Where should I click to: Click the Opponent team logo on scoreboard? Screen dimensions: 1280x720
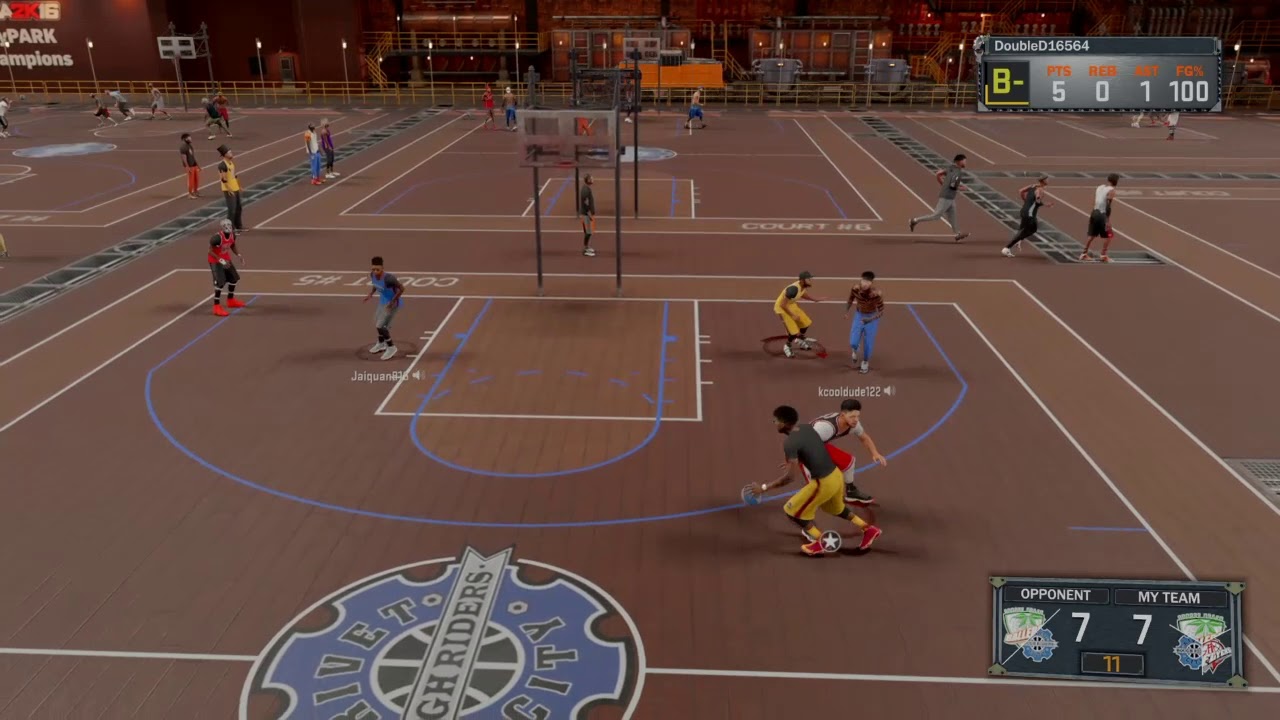(1030, 636)
